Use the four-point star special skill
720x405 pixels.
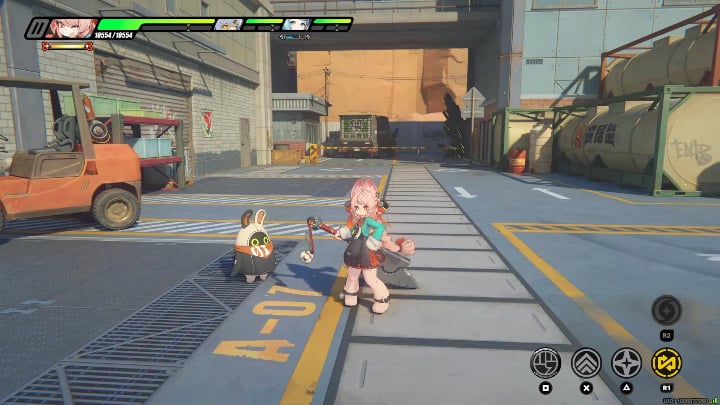click(x=627, y=362)
